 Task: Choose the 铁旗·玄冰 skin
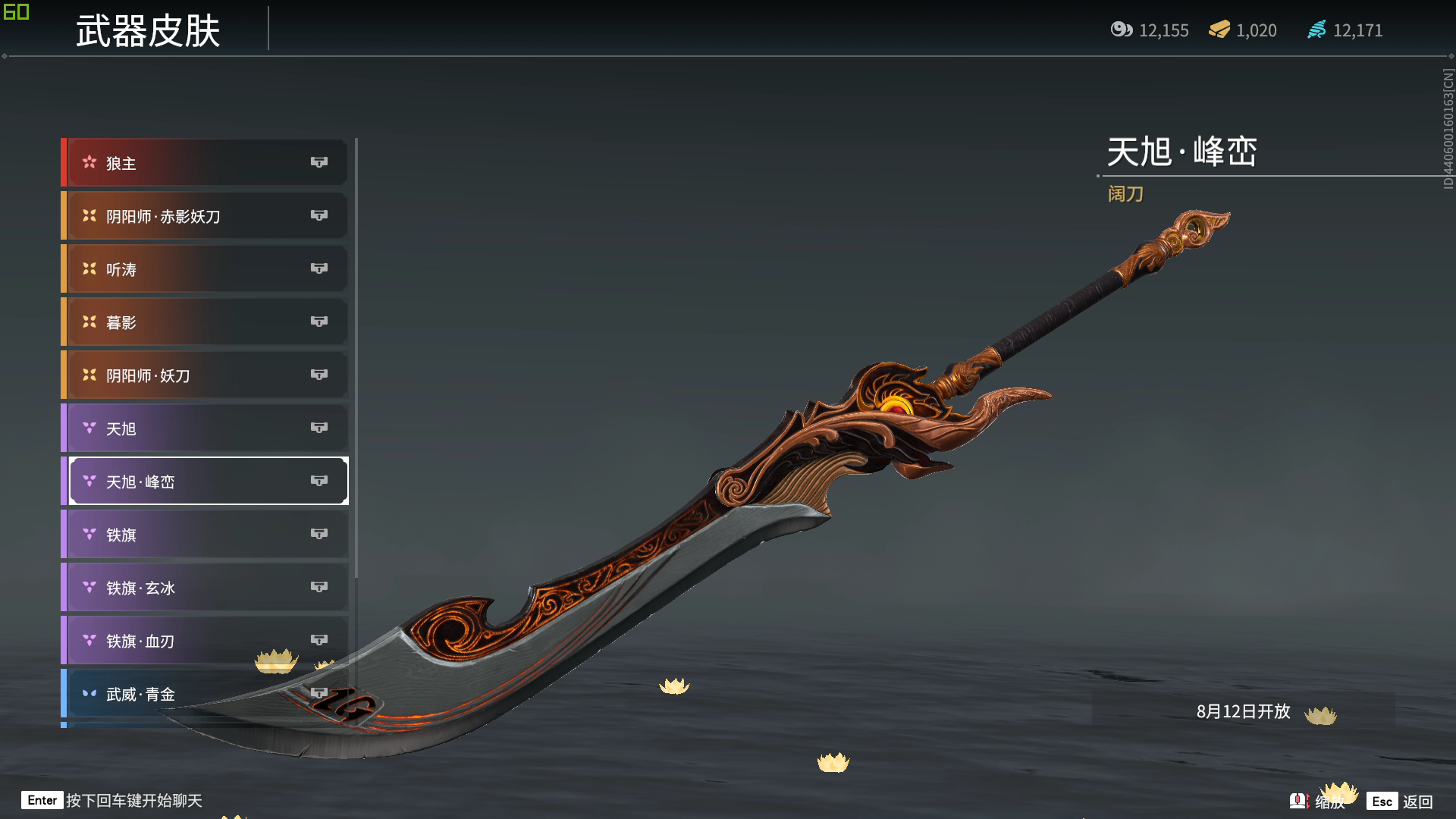pyautogui.click(x=205, y=588)
